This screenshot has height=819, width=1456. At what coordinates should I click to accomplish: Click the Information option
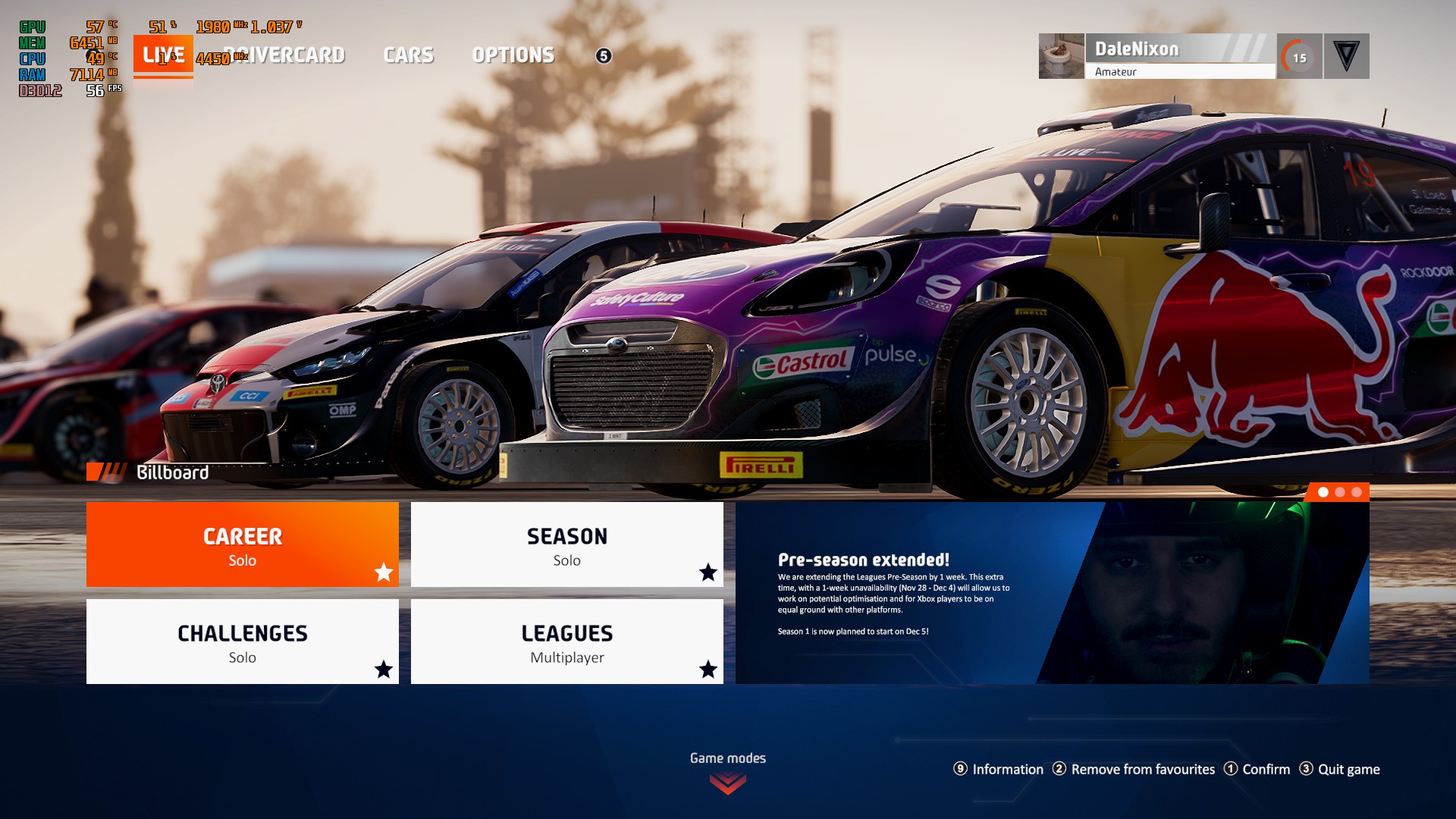click(999, 770)
